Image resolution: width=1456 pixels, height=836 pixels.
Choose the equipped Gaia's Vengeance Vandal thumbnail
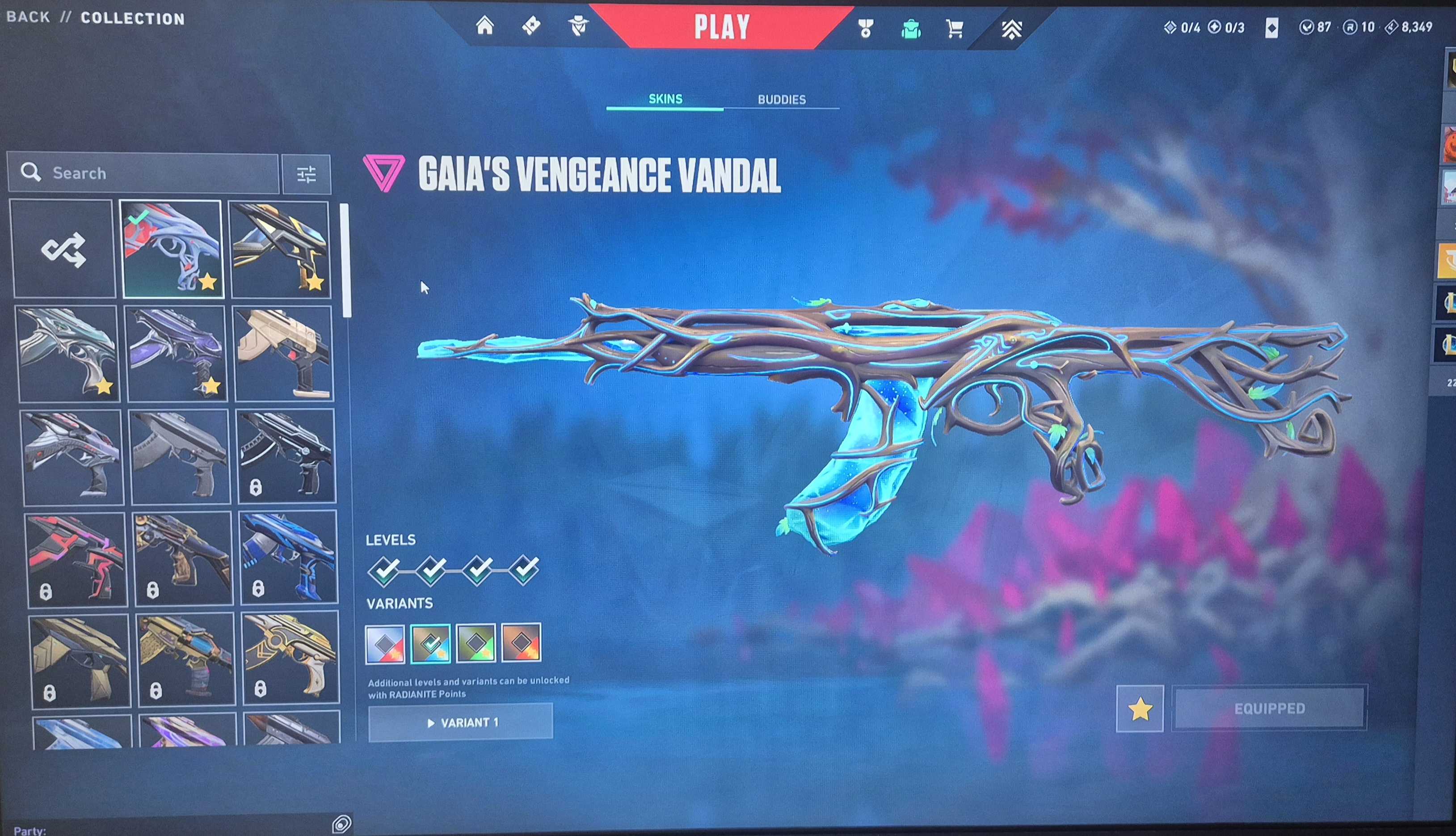172,249
